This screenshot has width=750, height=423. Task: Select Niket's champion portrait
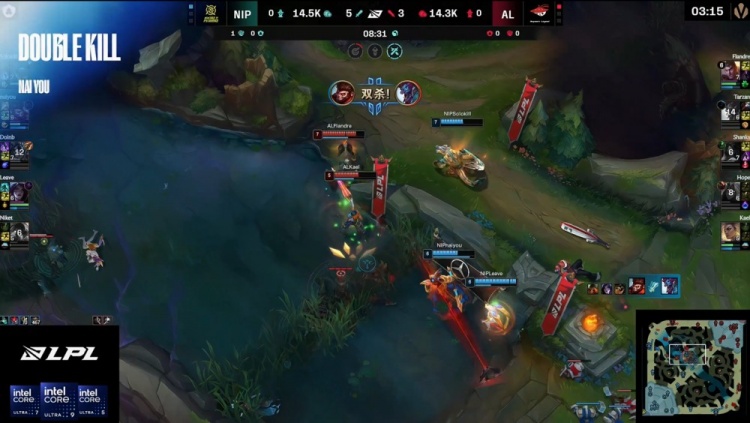pos(20,232)
